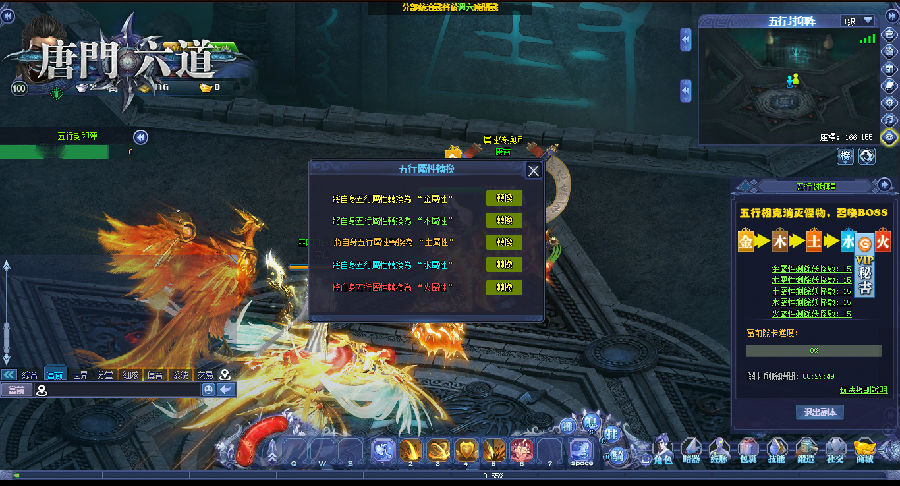
Task: Convert attribute to the water (水) element
Action: pyautogui.click(x=504, y=265)
